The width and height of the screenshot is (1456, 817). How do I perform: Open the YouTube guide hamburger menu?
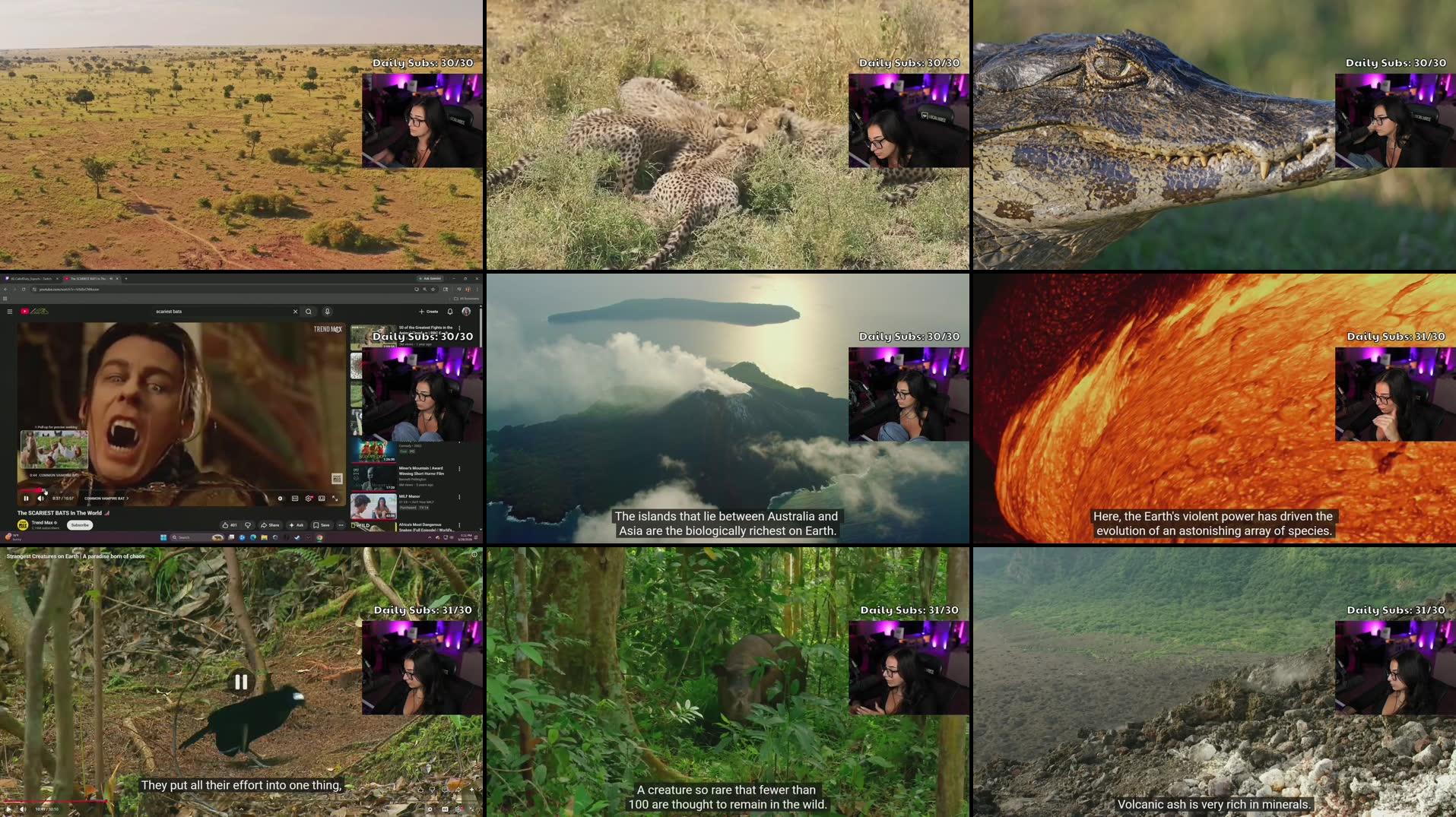point(10,312)
